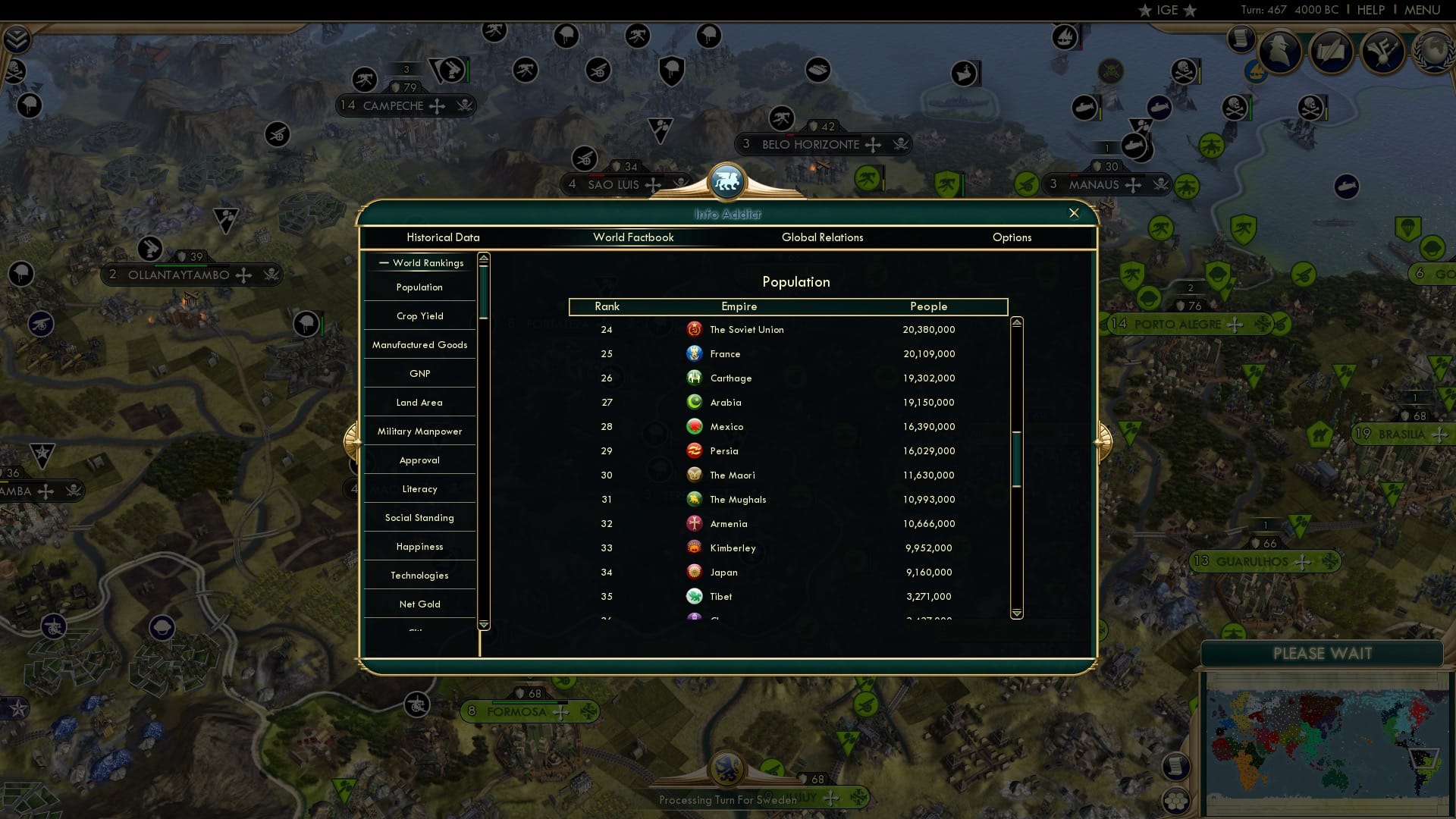1456x819 pixels.
Task: Switch to the Global Relations tab
Action: (823, 237)
